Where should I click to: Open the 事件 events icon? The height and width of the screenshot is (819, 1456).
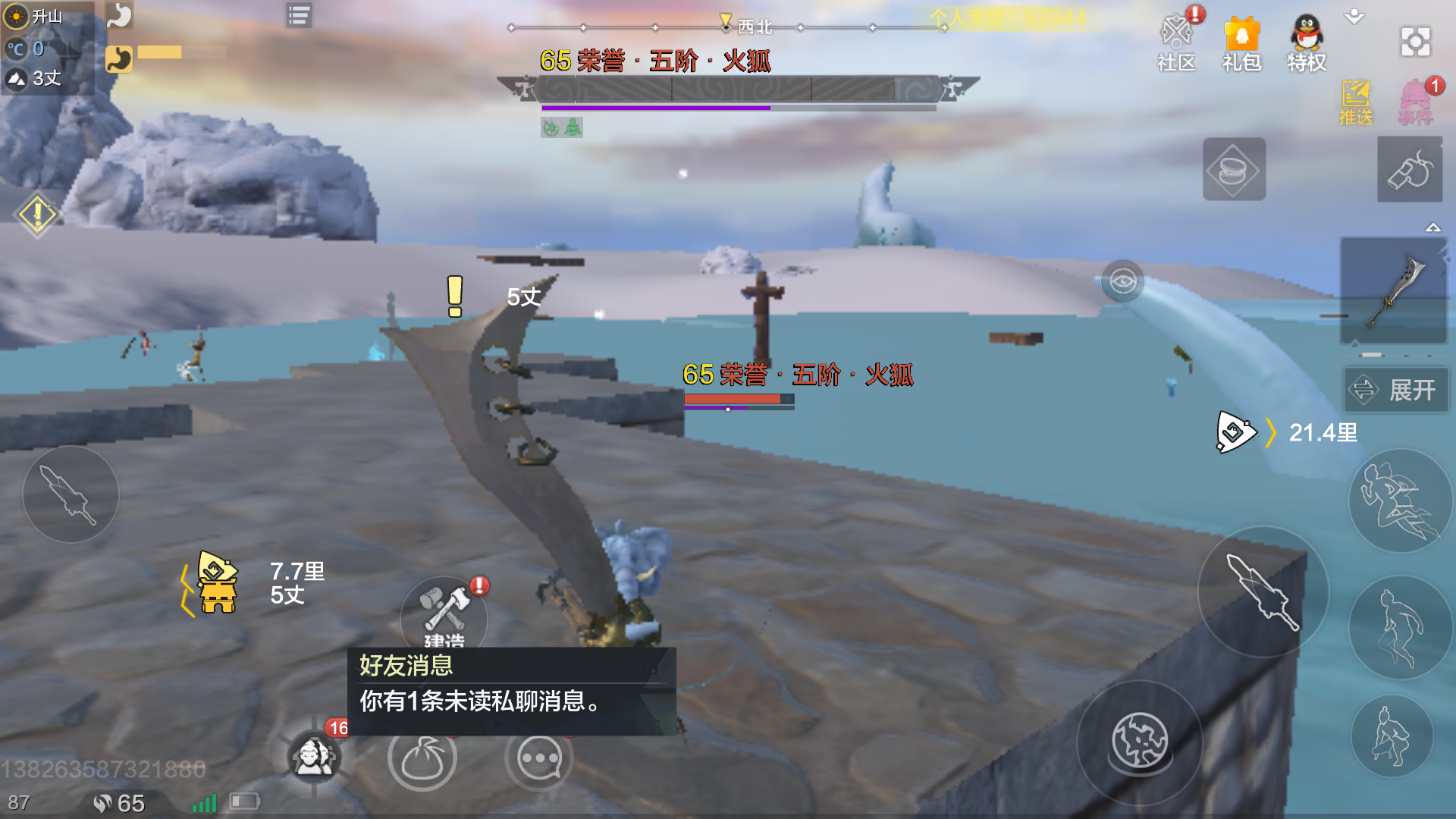point(1415,102)
